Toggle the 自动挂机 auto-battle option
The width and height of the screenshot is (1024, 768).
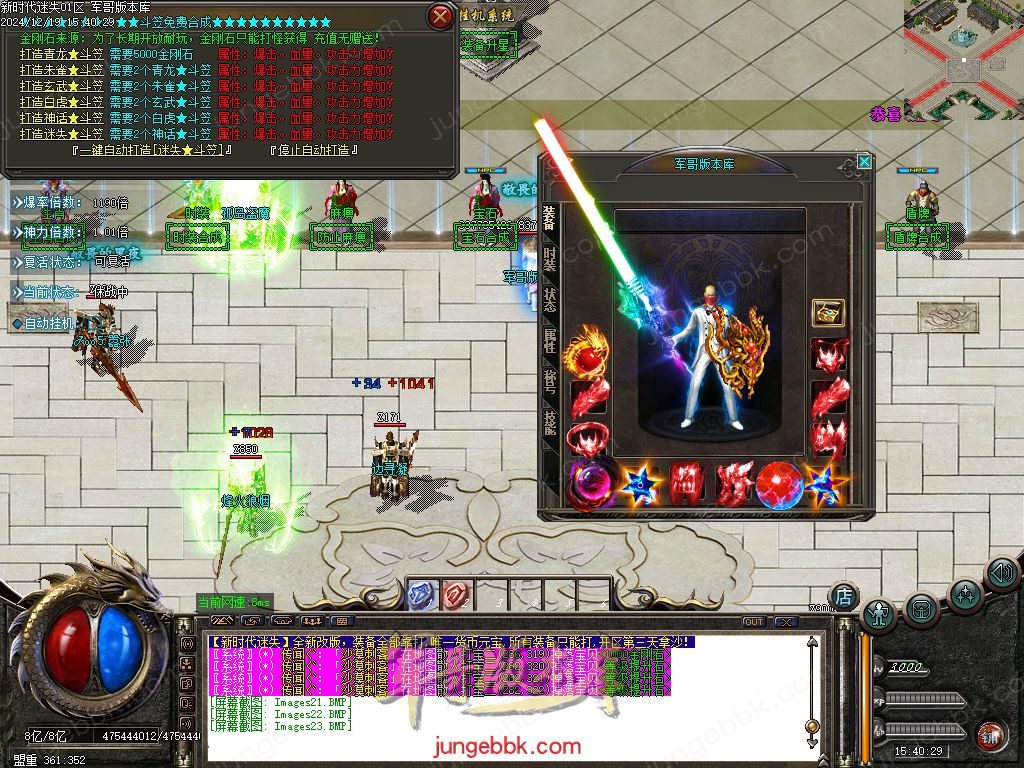[50, 323]
